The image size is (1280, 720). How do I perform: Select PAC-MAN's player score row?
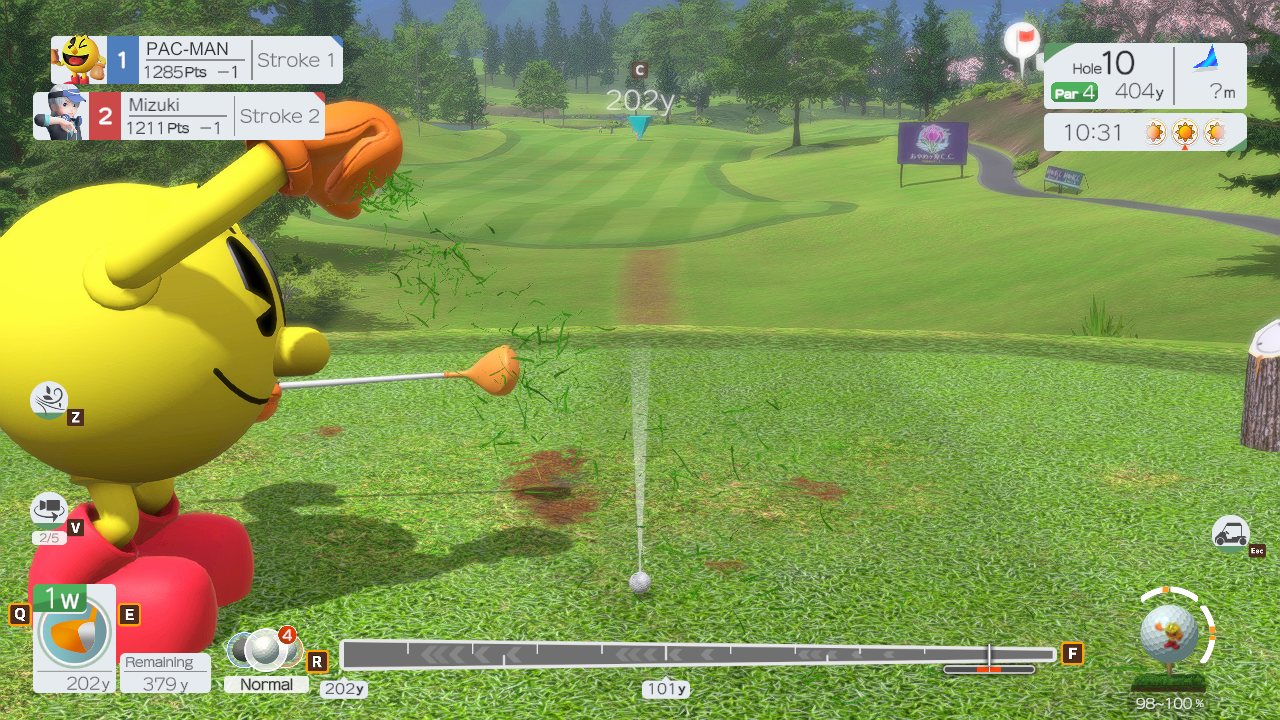(197, 60)
